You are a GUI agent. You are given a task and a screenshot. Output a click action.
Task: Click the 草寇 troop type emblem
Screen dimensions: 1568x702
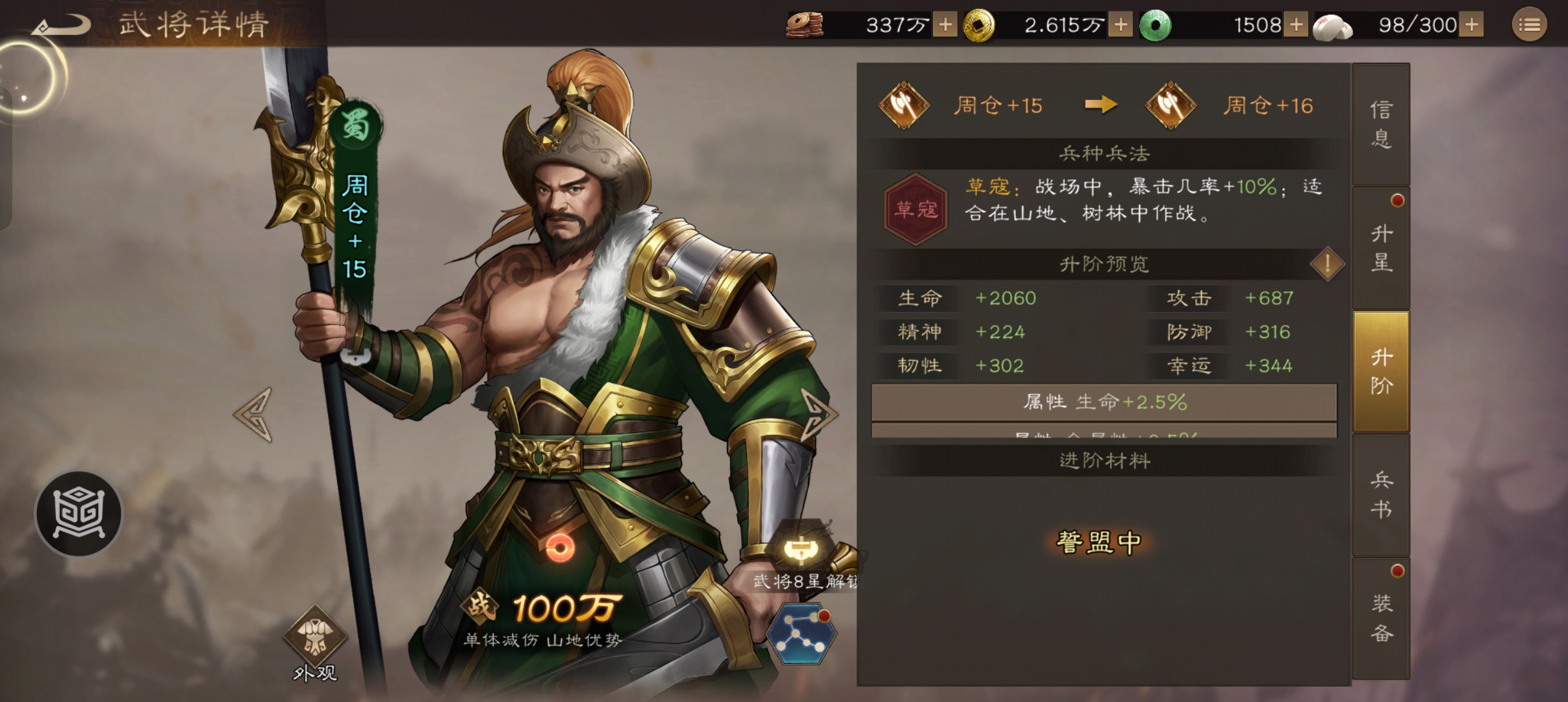(916, 208)
